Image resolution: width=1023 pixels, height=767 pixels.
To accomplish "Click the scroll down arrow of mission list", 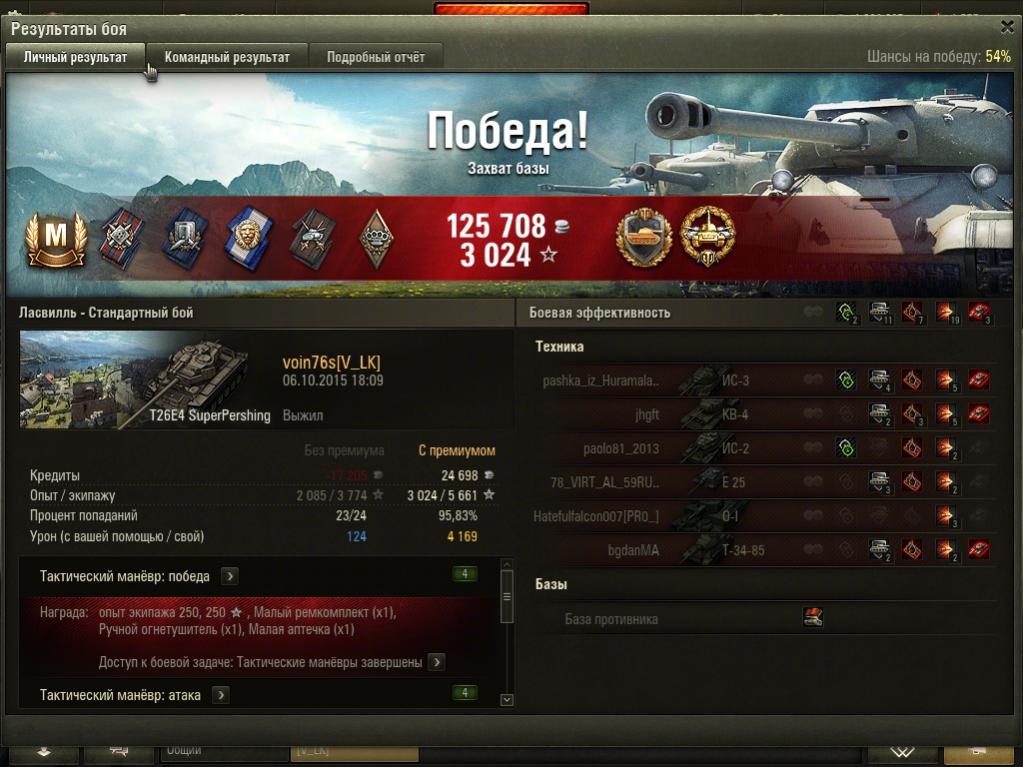I will point(506,700).
